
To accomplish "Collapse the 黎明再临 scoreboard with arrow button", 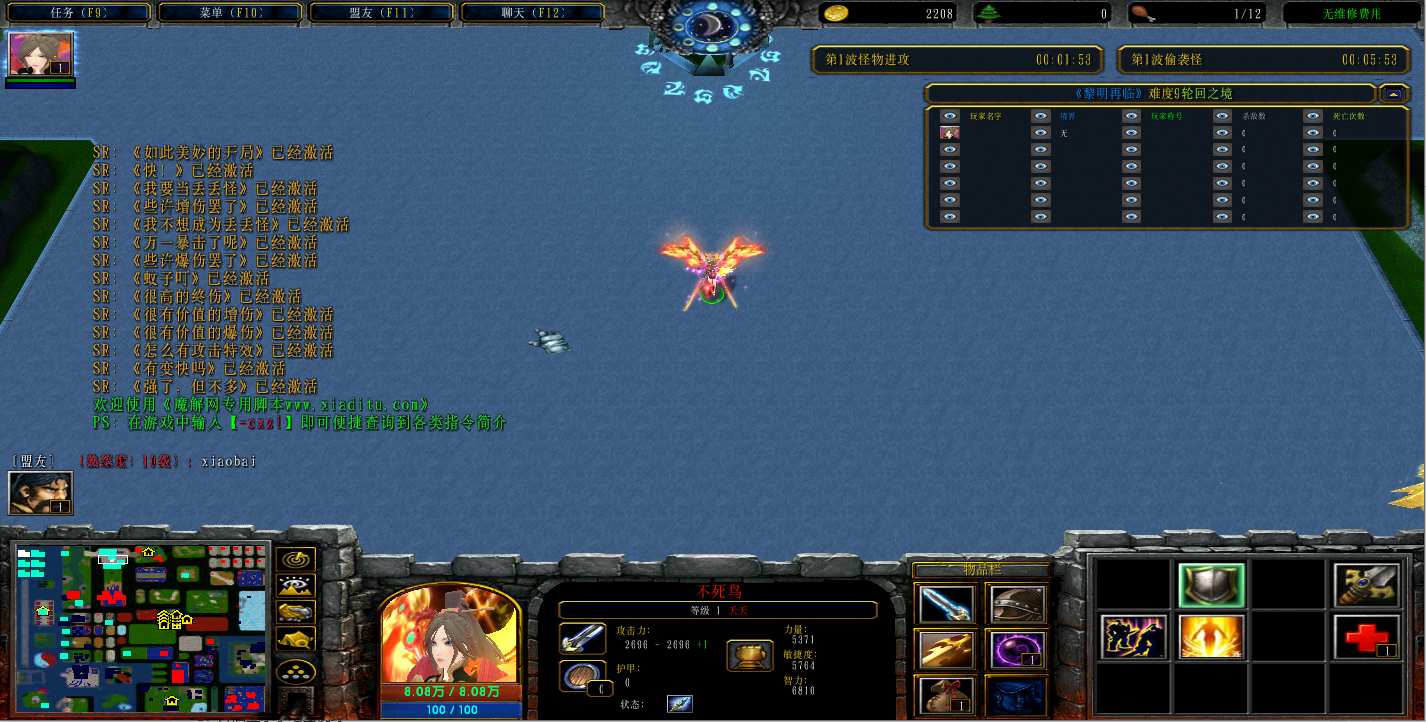I will 1393,94.
